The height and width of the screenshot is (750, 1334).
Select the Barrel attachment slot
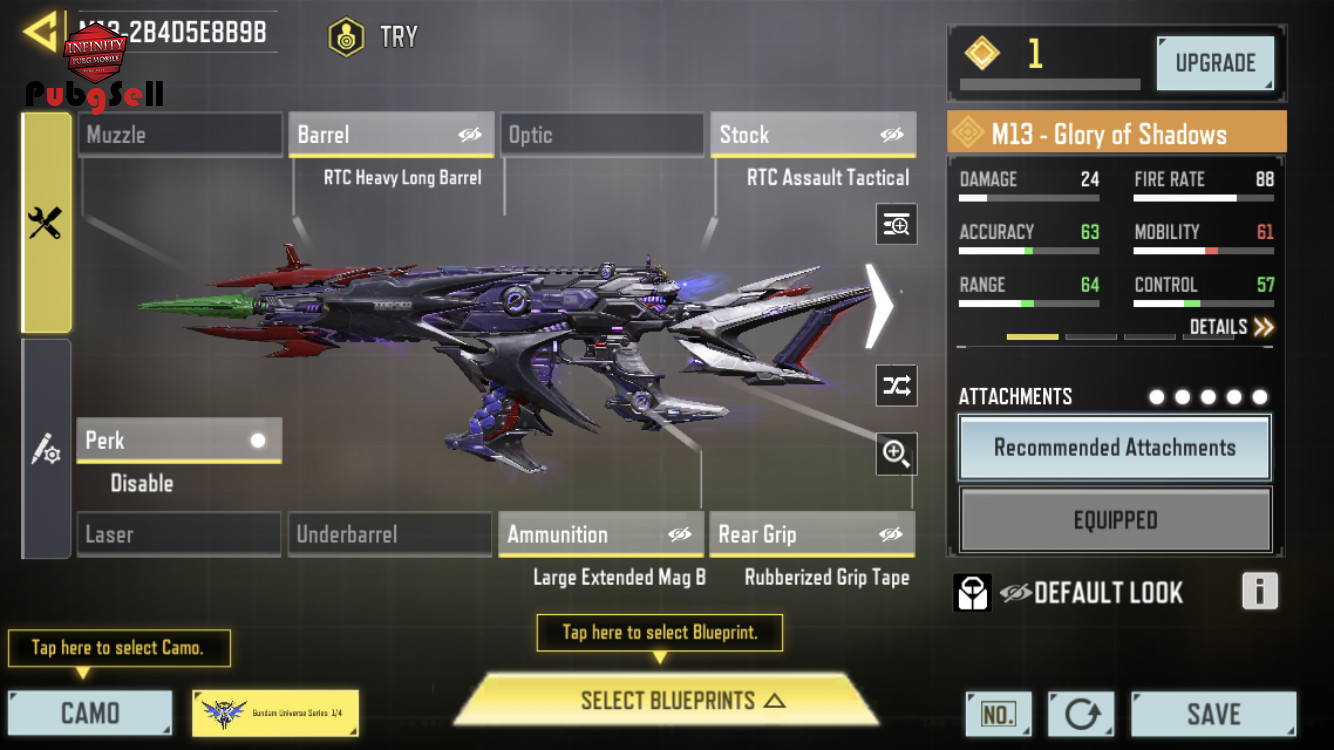point(391,135)
